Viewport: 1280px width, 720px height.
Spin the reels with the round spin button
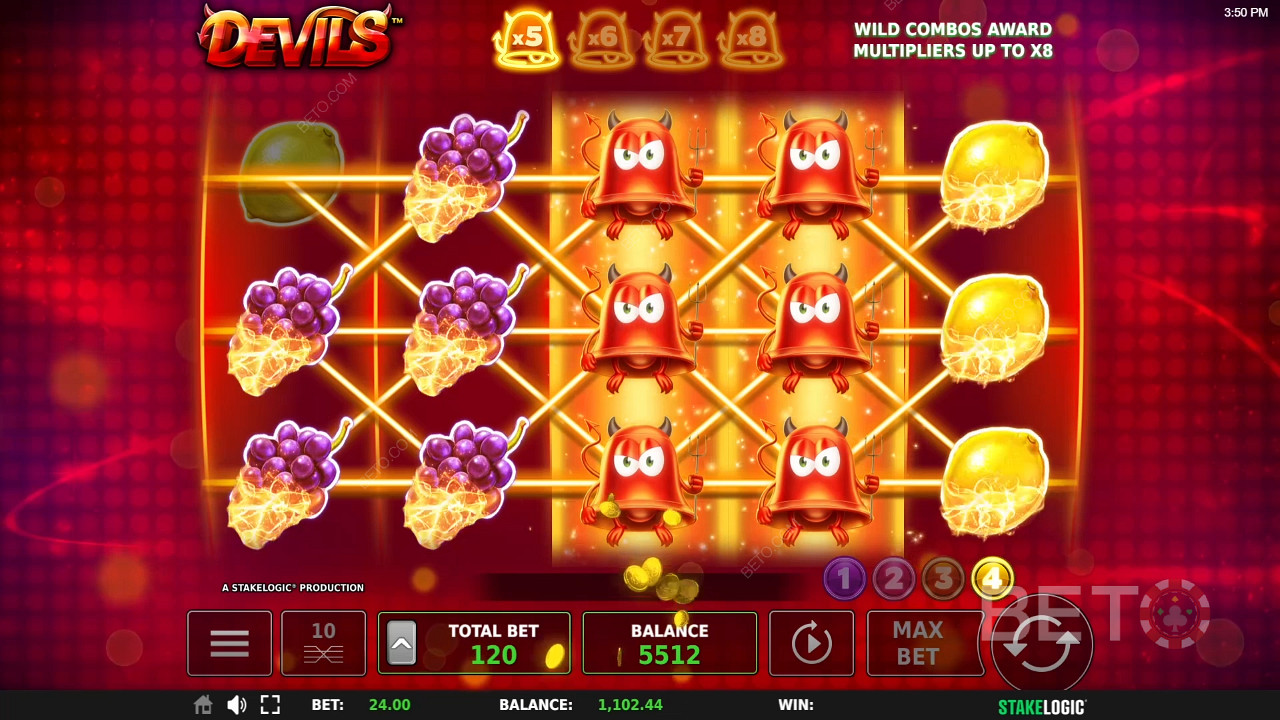pyautogui.click(x=1041, y=645)
